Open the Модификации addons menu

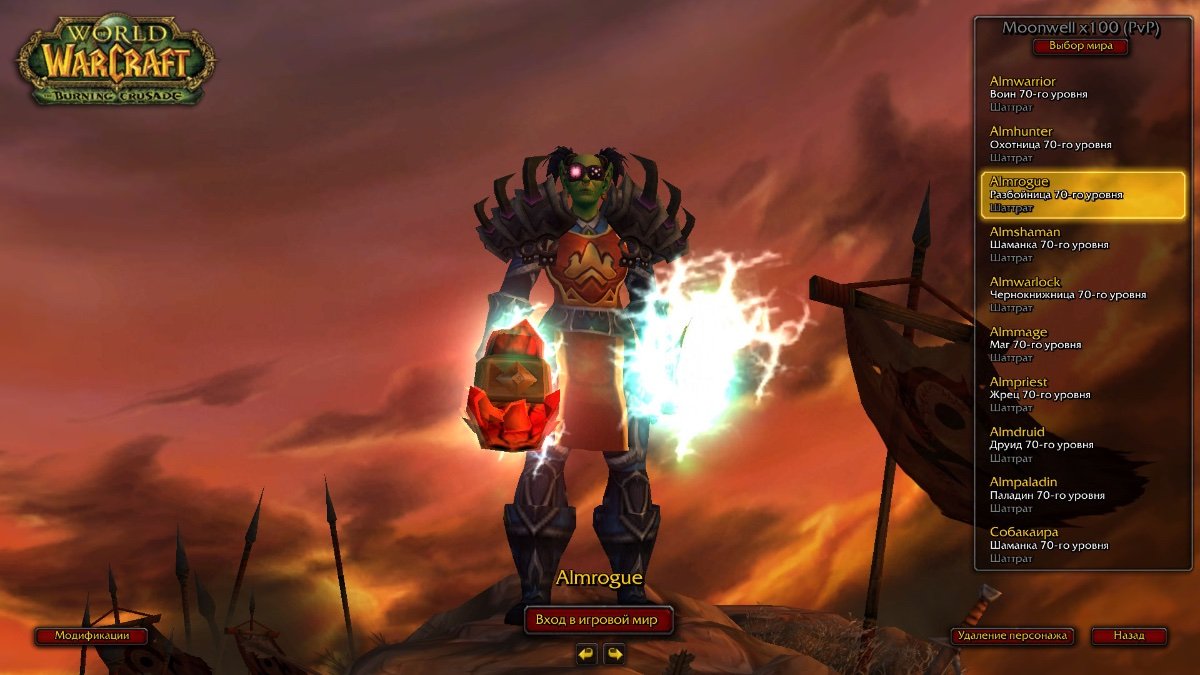pos(92,636)
